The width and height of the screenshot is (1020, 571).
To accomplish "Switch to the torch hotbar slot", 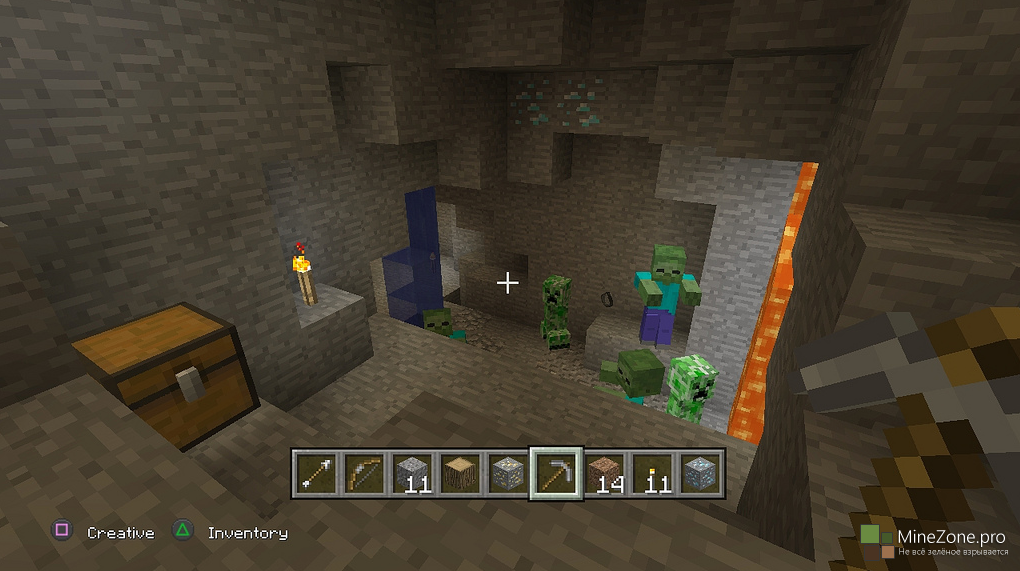I will pos(652,473).
